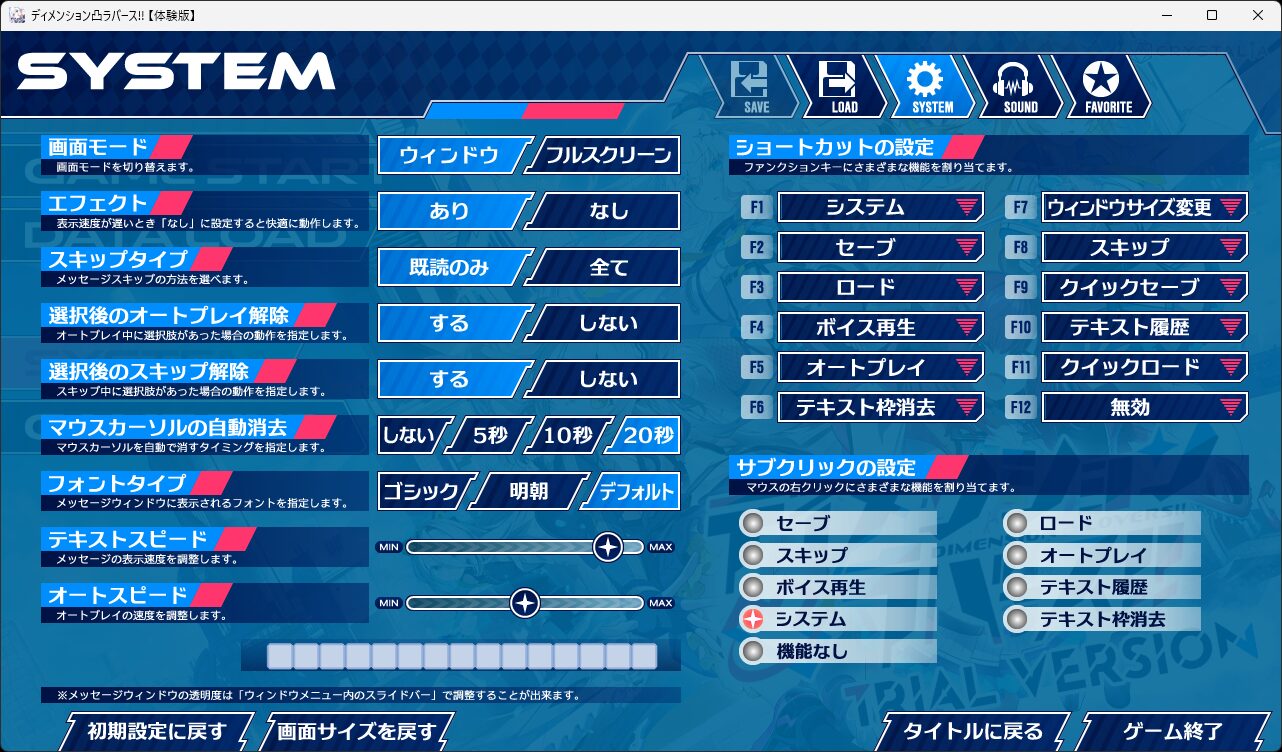Click the オートスピード slider handle
1282x752 pixels.
click(525, 603)
